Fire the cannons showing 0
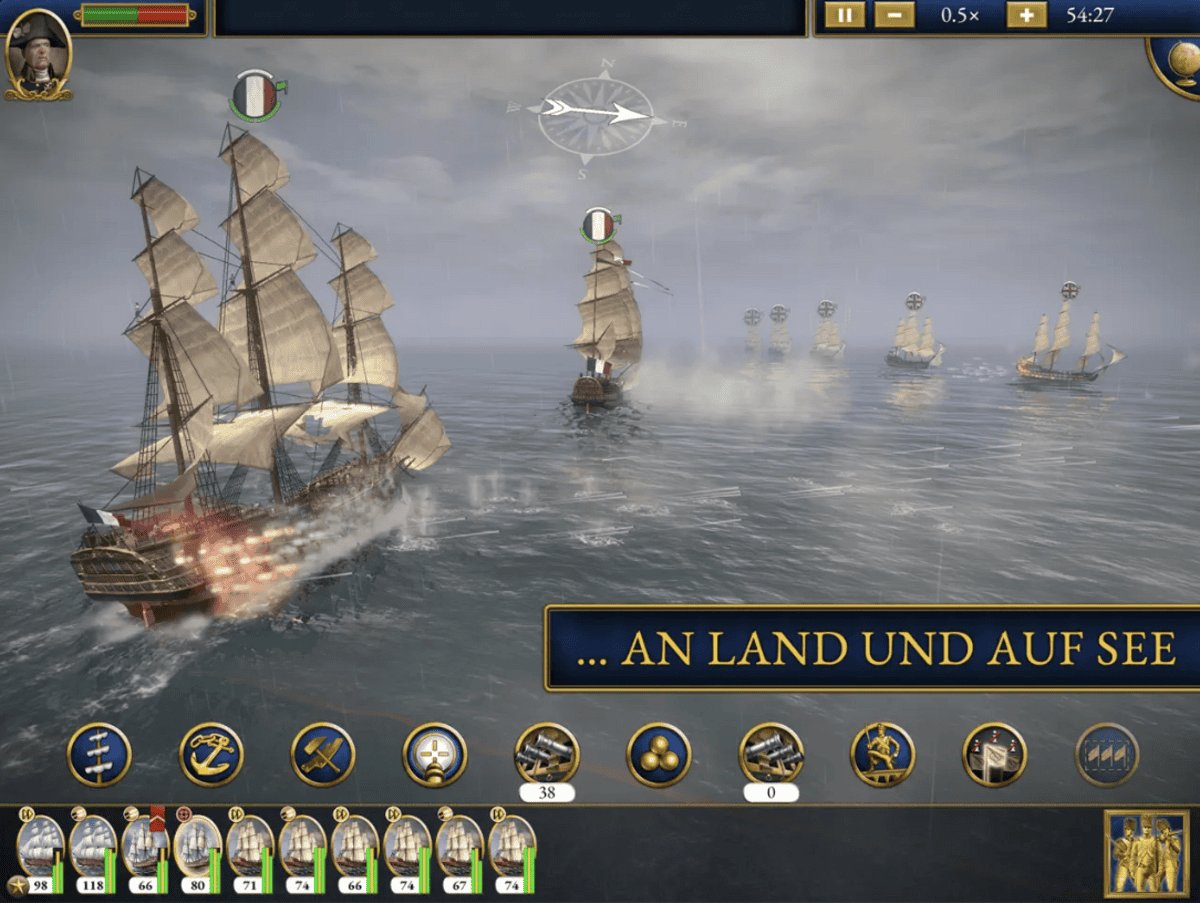 771,754
